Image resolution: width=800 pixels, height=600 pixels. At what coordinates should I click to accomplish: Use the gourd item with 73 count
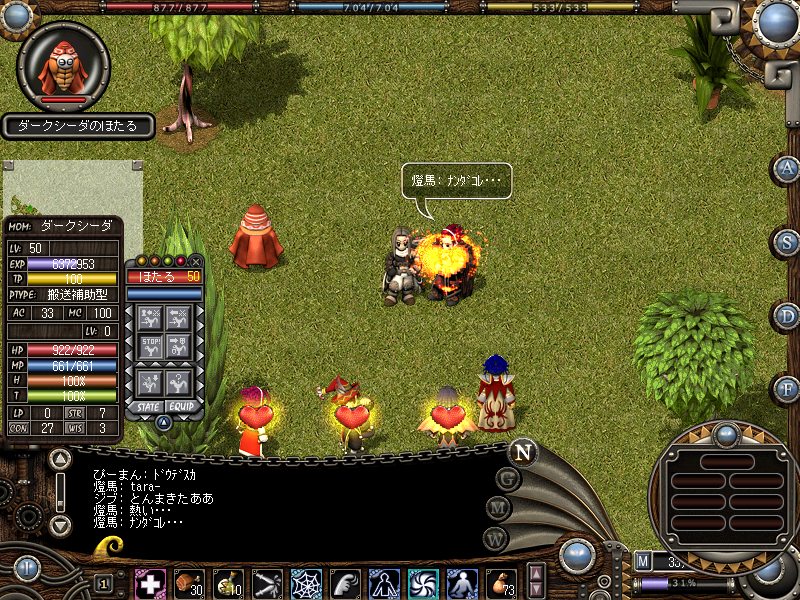(500, 583)
